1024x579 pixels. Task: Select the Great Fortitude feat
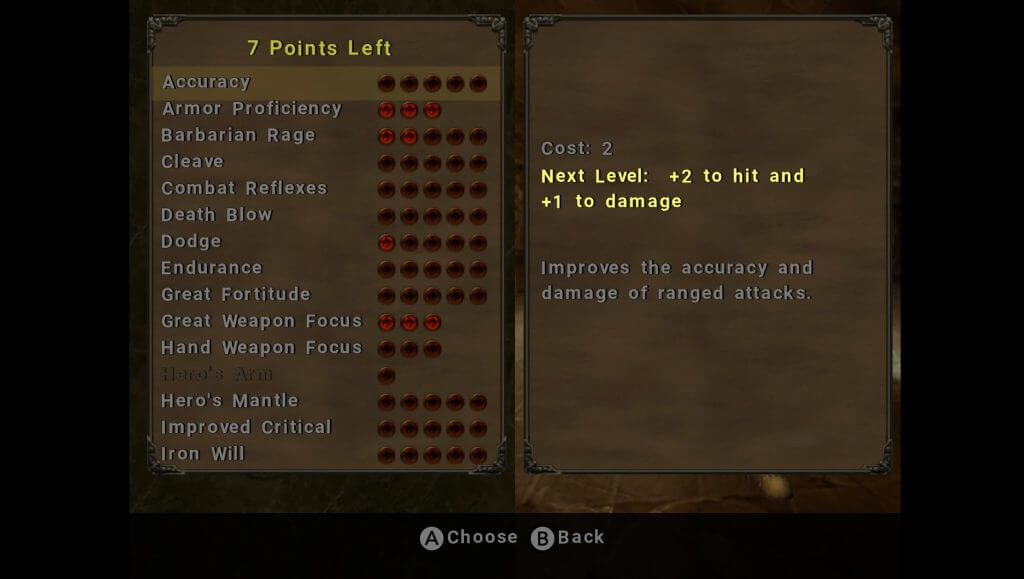(x=236, y=294)
